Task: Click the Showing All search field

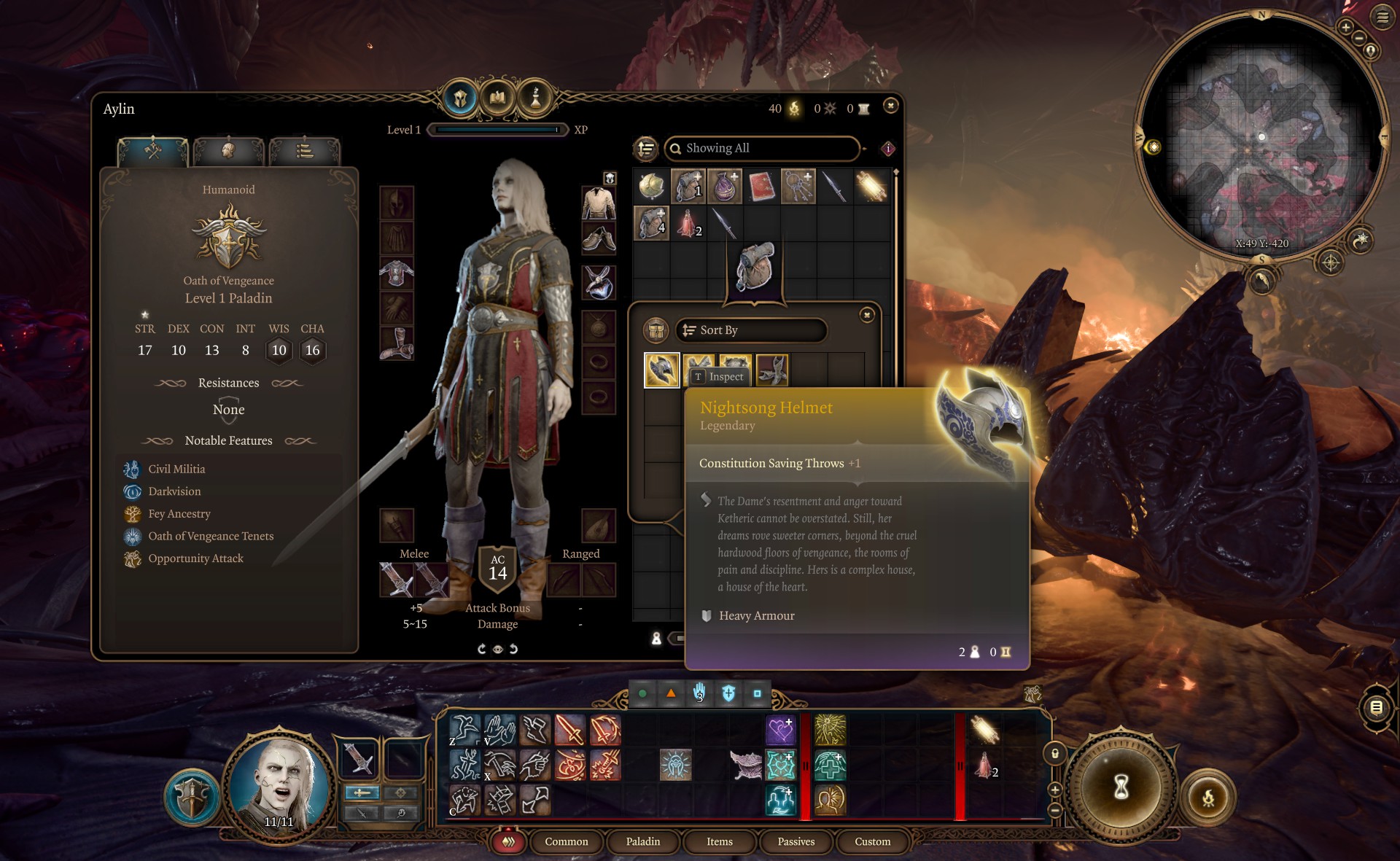Action: [762, 148]
